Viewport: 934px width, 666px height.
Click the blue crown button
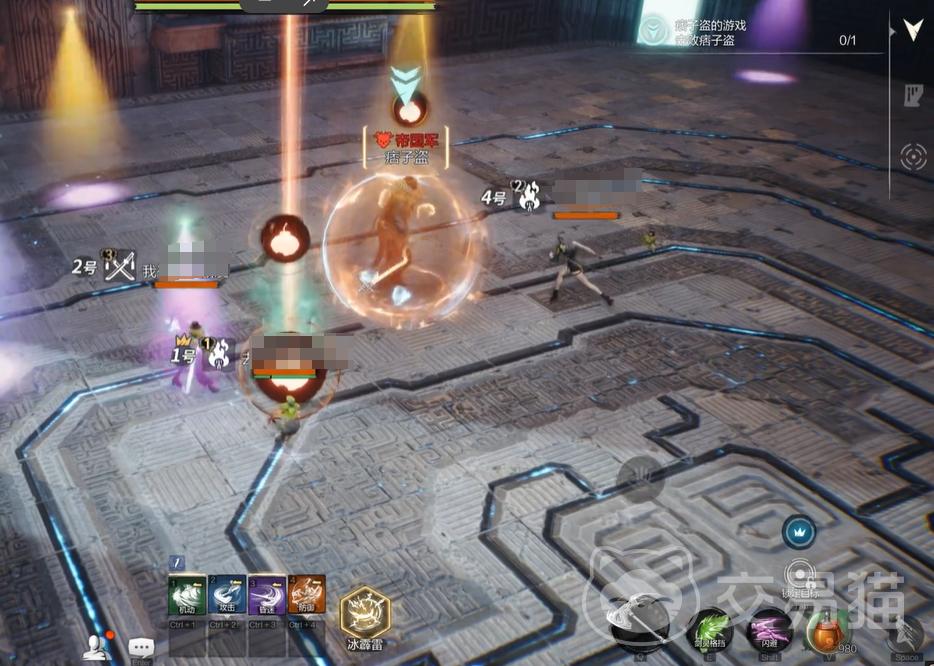[x=799, y=531]
